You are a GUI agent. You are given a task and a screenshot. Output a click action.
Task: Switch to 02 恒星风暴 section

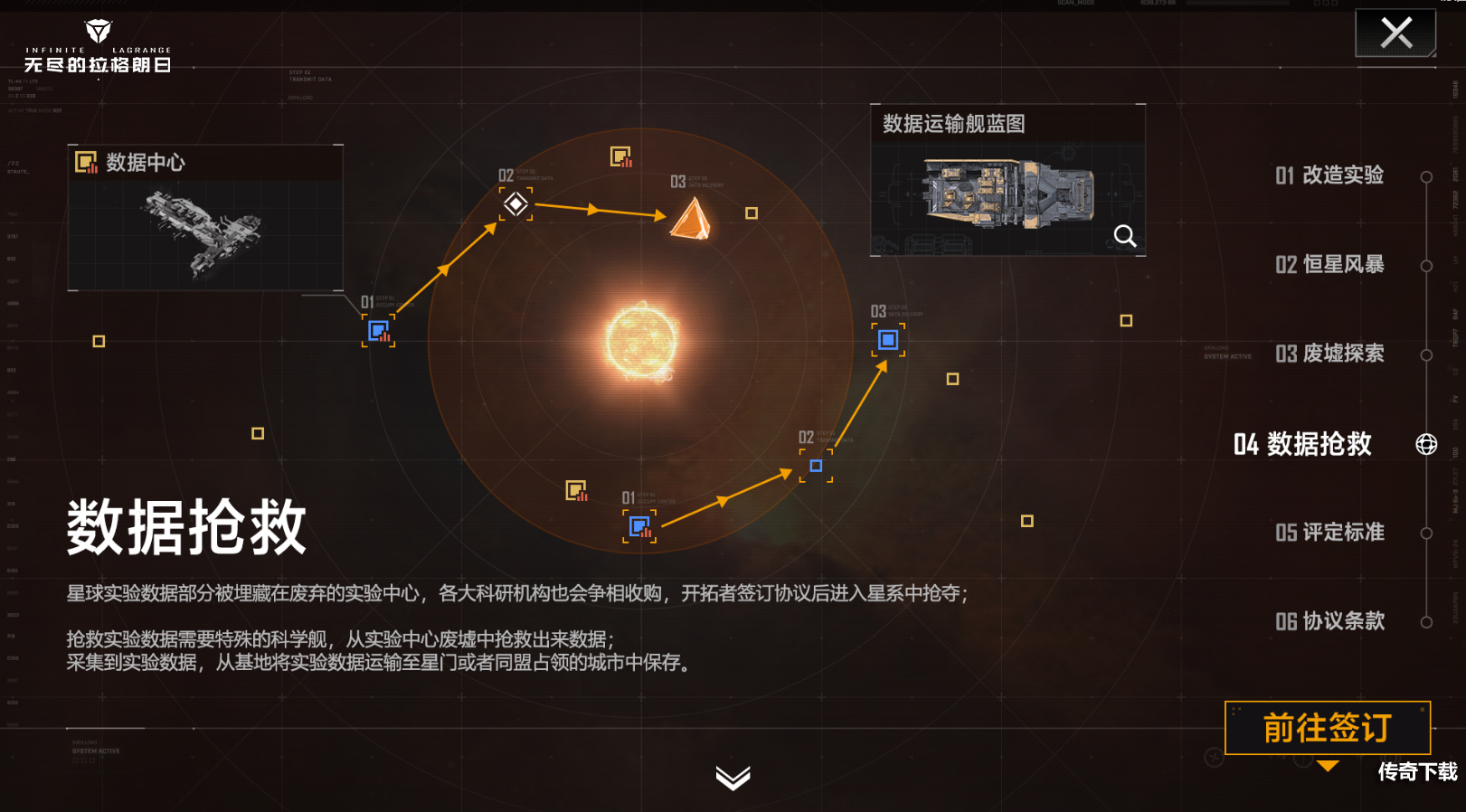pyautogui.click(x=1331, y=264)
